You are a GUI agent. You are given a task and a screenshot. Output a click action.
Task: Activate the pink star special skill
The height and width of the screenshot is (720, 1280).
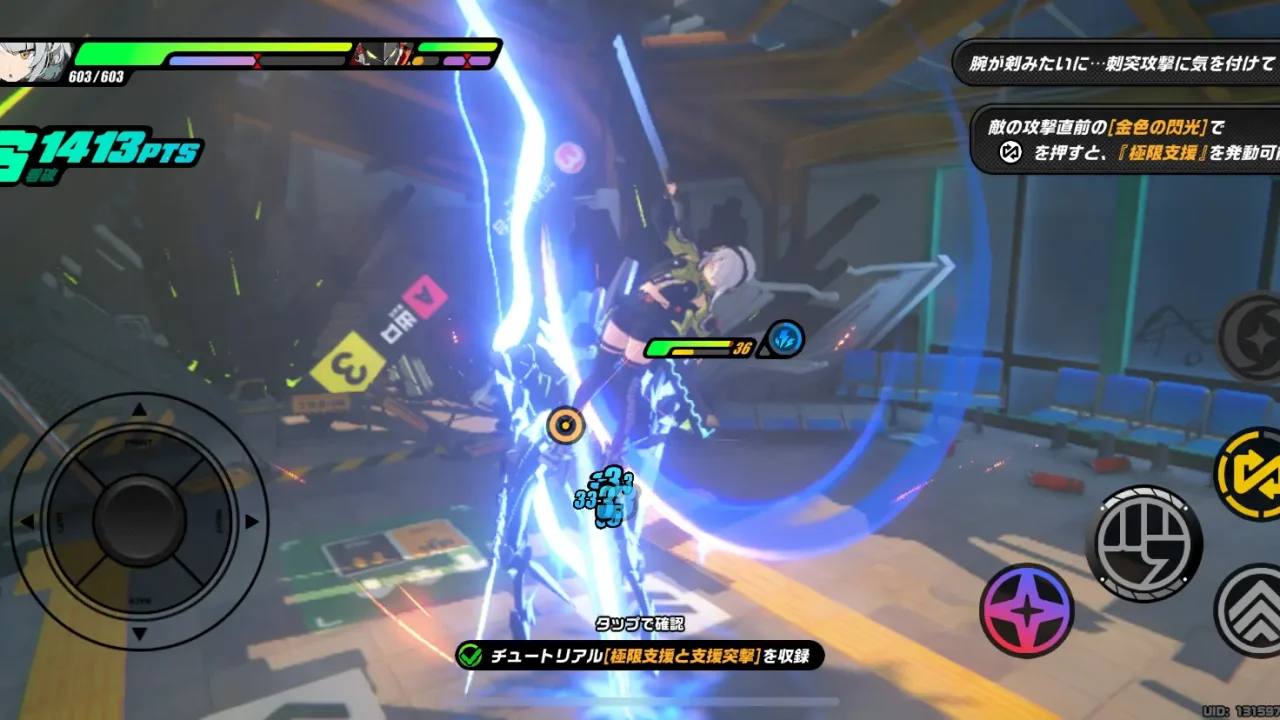click(x=1027, y=610)
